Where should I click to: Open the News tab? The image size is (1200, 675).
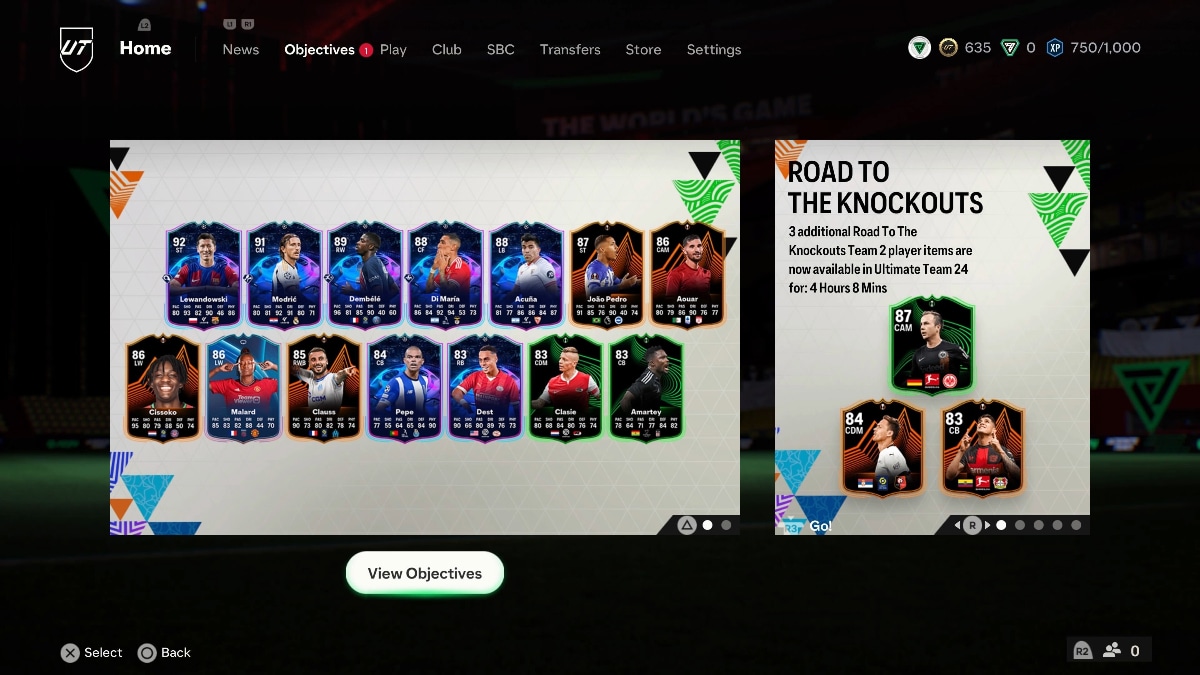click(x=240, y=49)
